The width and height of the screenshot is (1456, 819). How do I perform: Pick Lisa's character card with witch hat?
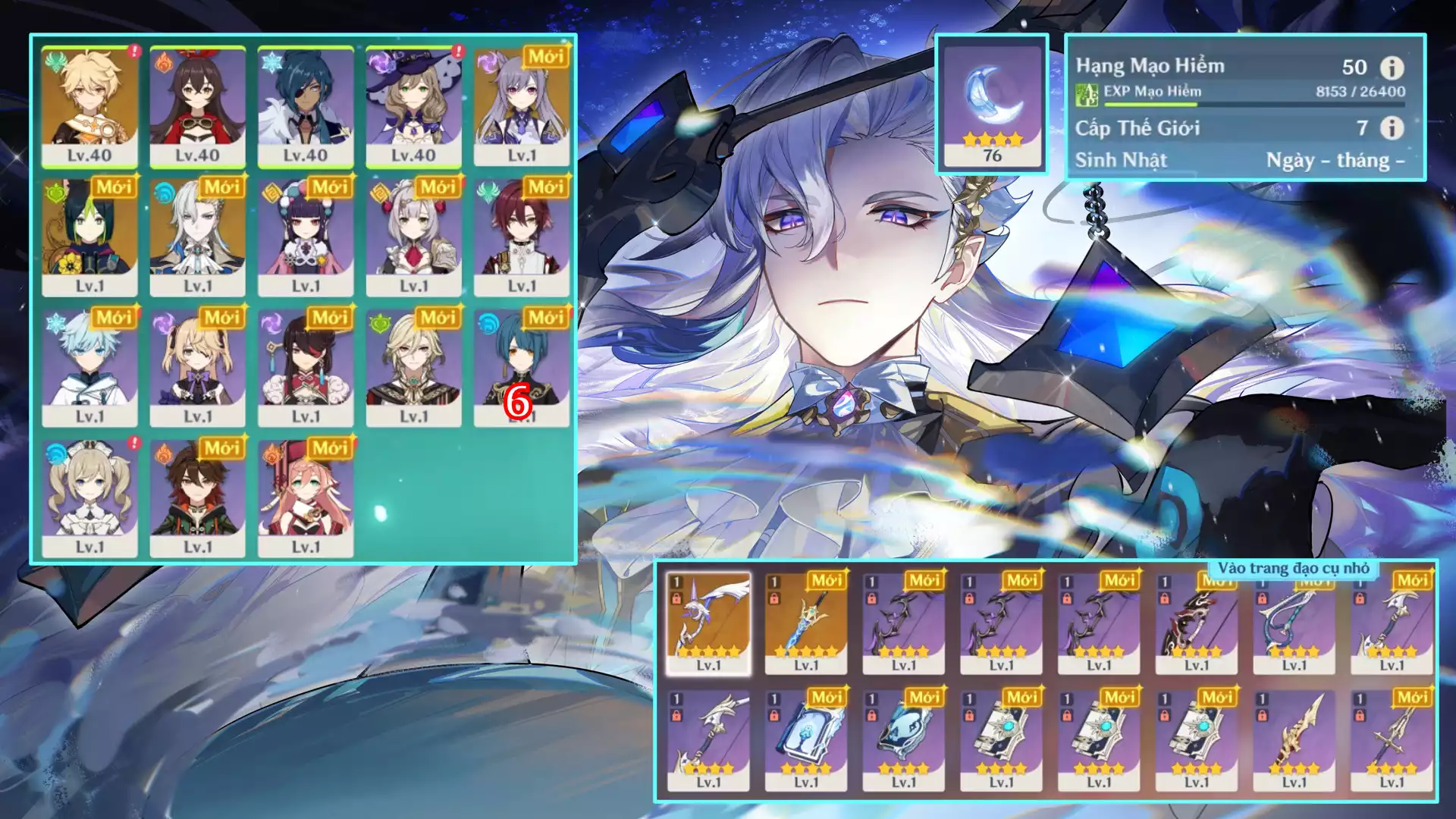[x=413, y=106]
